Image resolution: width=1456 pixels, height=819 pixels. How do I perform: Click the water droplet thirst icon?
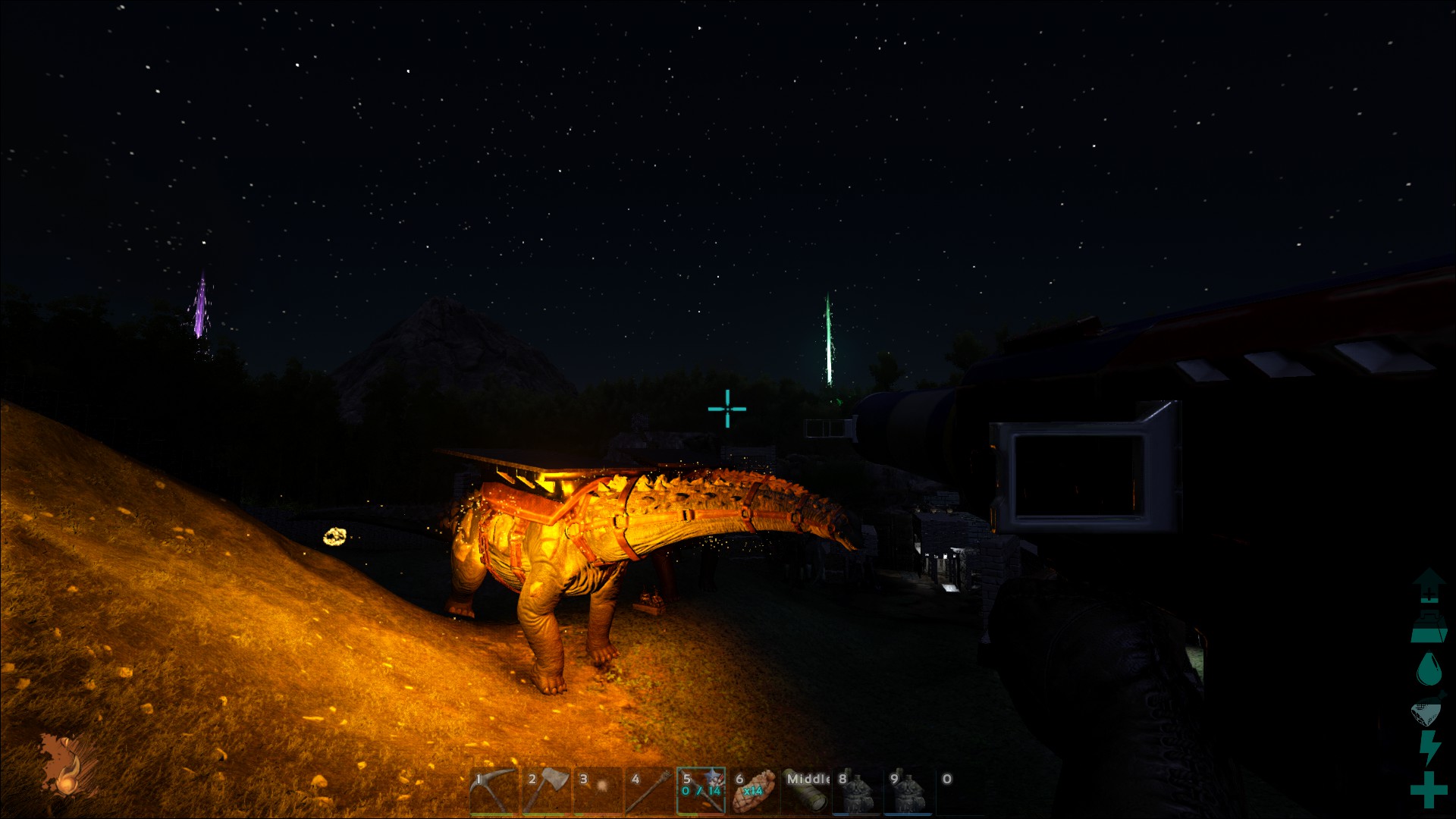click(1429, 669)
